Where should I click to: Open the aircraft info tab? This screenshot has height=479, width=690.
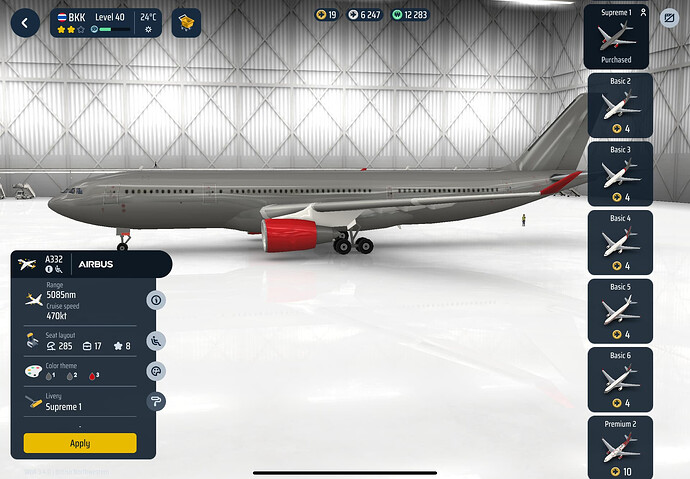tap(156, 300)
